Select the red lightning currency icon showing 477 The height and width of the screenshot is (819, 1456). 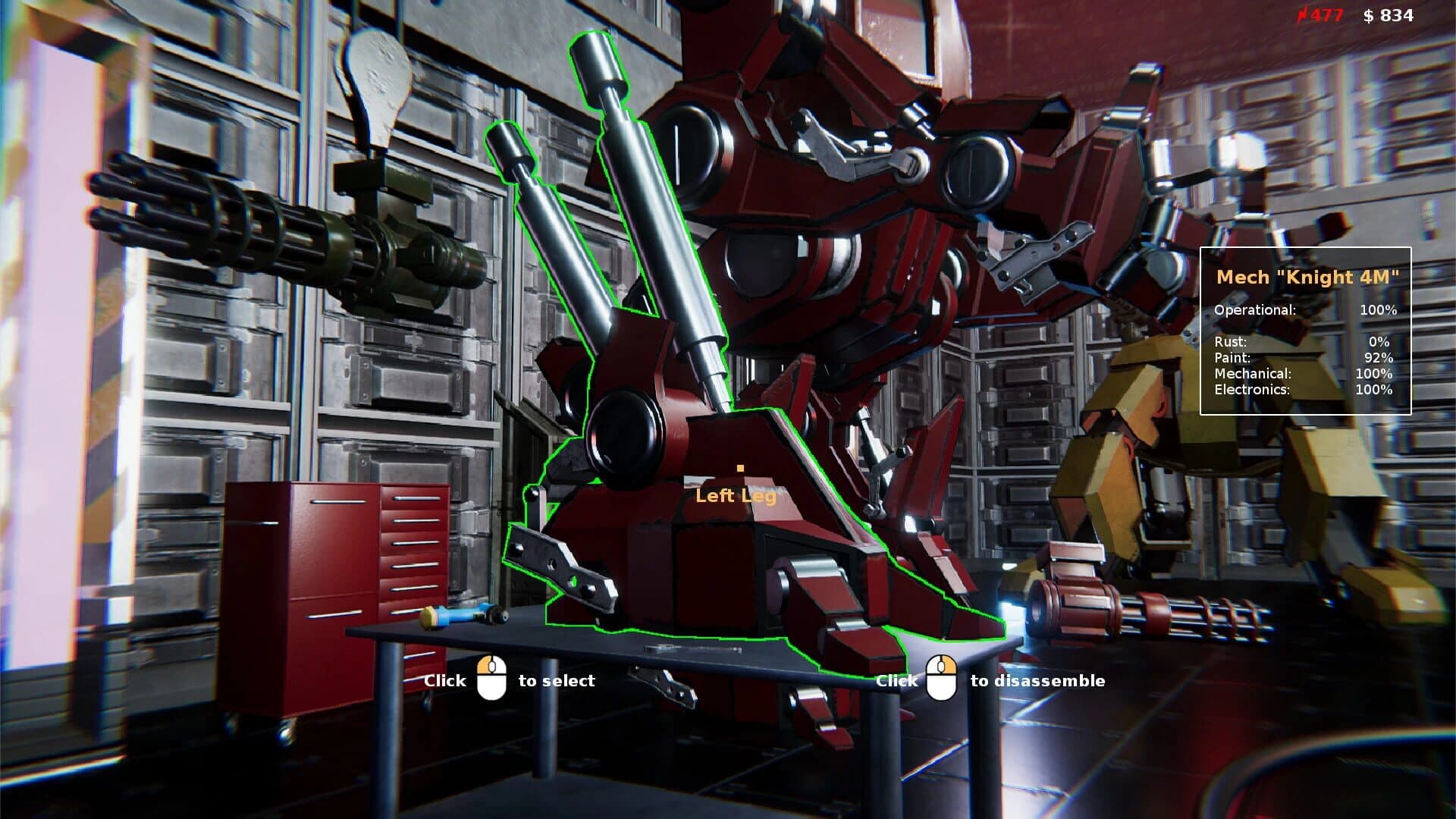(1301, 14)
